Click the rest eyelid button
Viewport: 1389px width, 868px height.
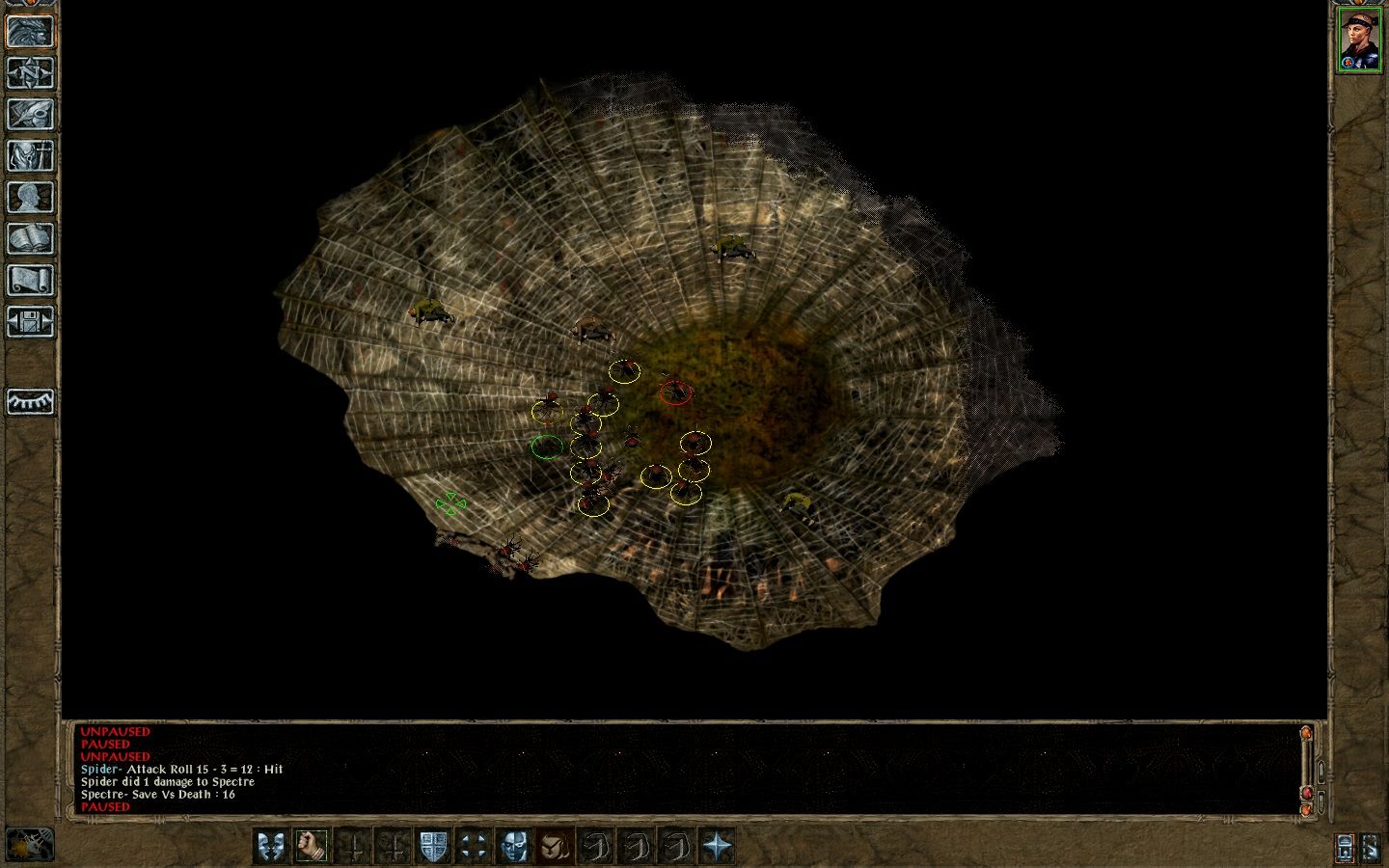point(30,401)
